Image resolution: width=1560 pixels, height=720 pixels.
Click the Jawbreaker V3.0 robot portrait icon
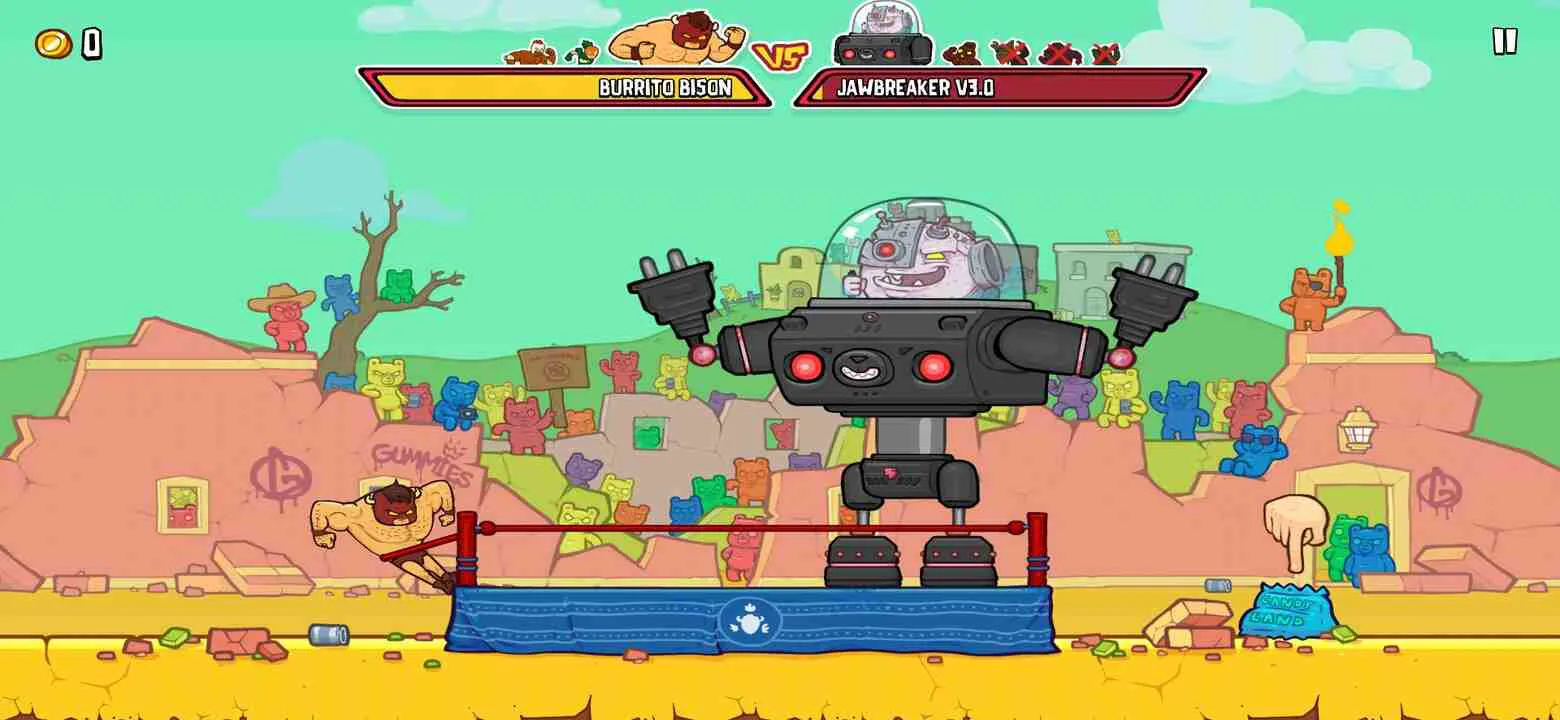pyautogui.click(x=880, y=40)
